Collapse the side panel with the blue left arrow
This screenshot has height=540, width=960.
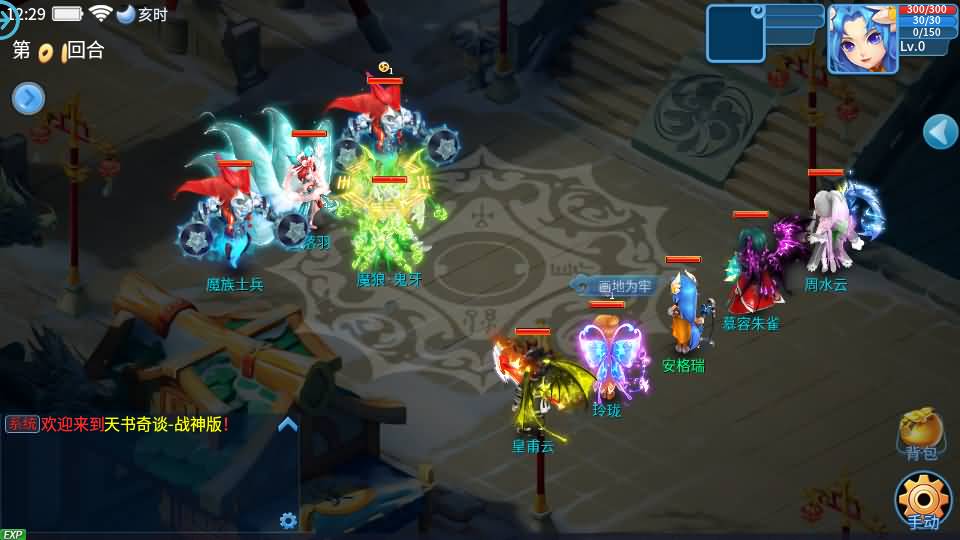(940, 131)
